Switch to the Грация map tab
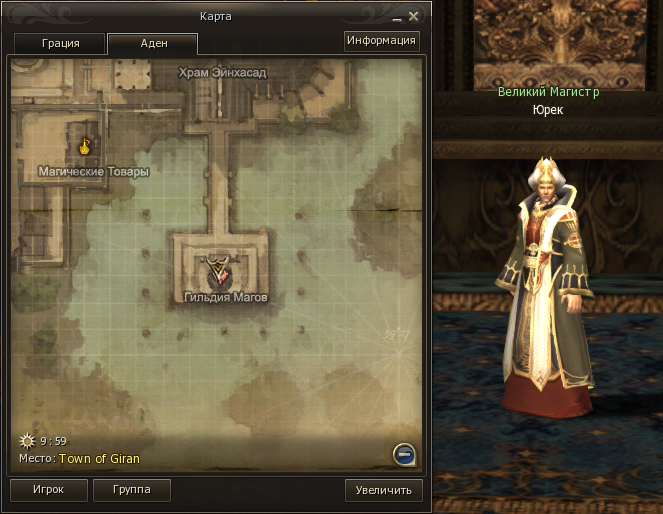The width and height of the screenshot is (663, 514). click(x=60, y=44)
